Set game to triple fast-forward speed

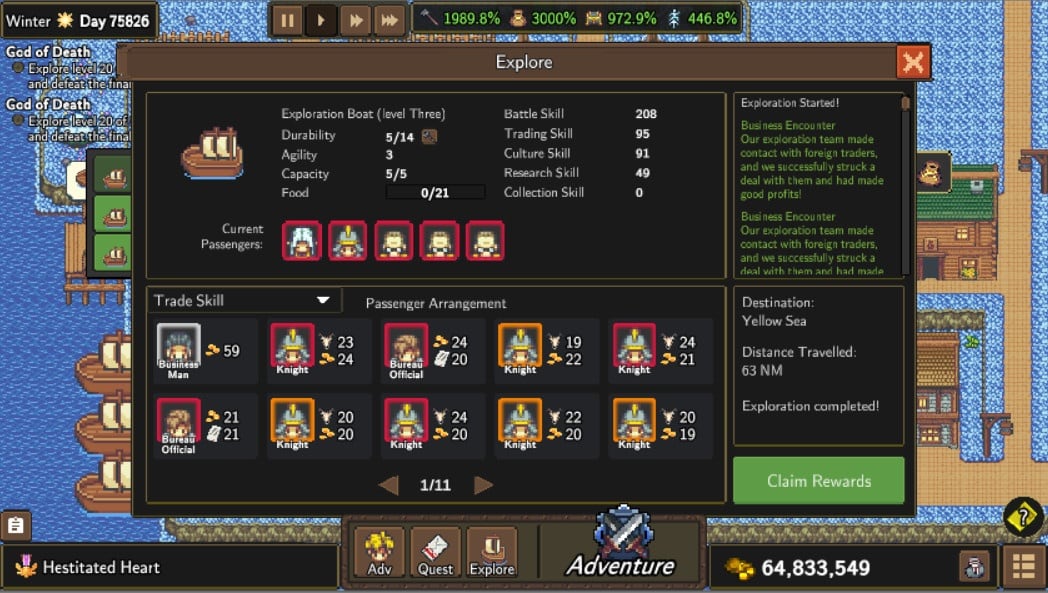click(388, 20)
